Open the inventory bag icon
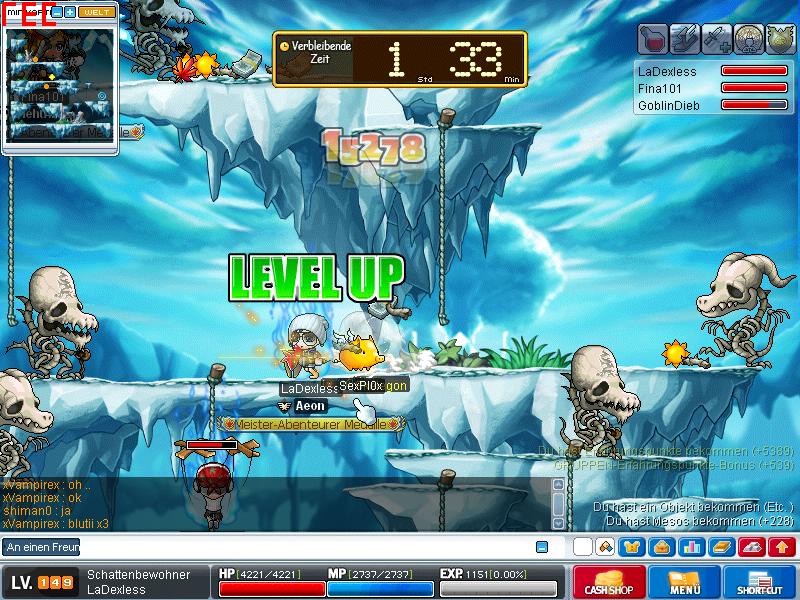 [661, 547]
